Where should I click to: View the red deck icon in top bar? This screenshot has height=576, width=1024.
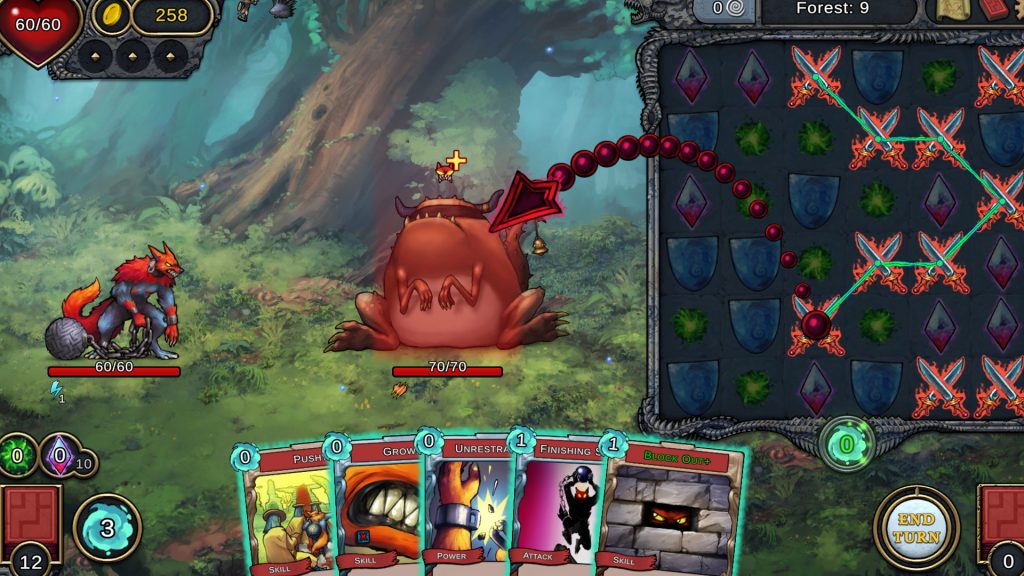994,10
